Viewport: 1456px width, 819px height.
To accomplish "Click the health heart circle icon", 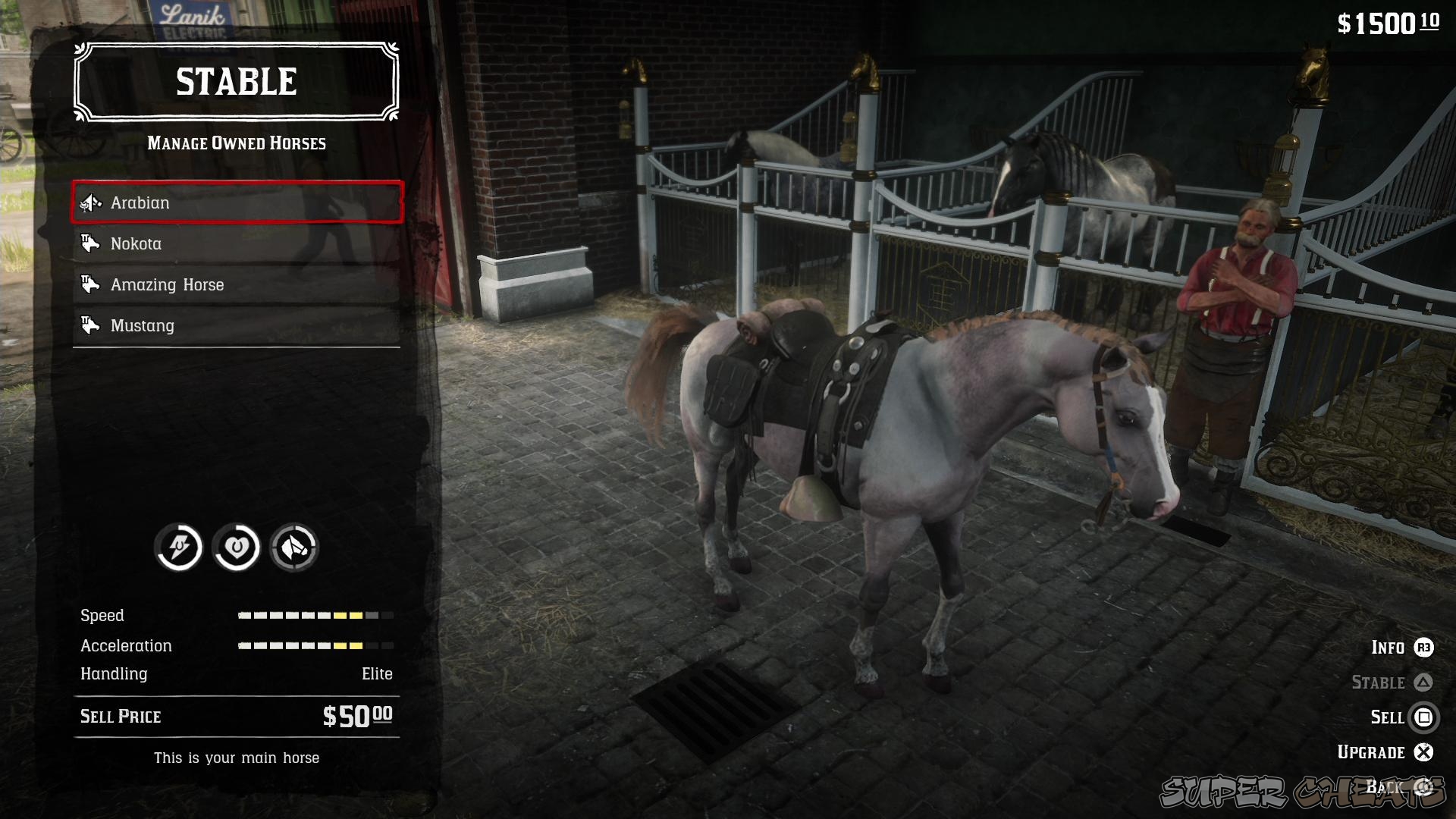I will [236, 548].
